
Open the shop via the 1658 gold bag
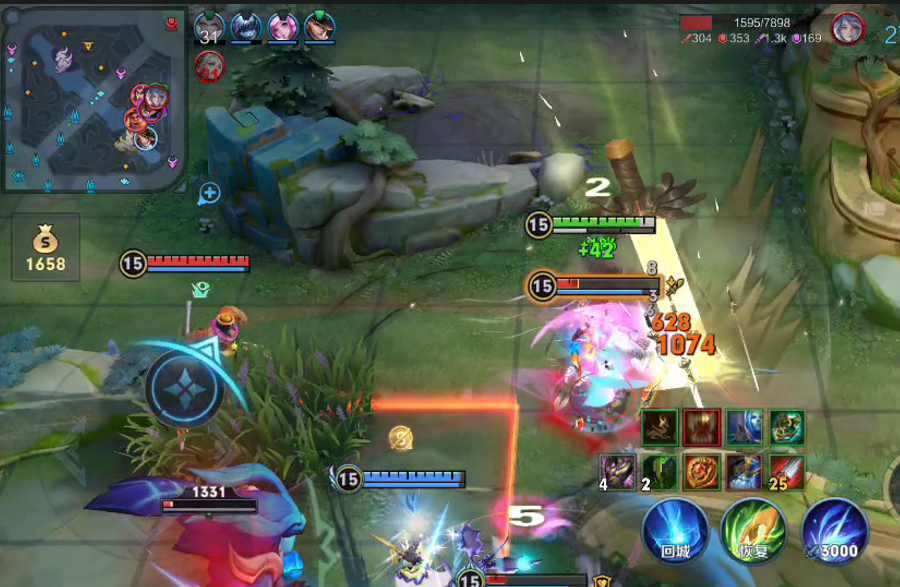pyautogui.click(x=46, y=247)
